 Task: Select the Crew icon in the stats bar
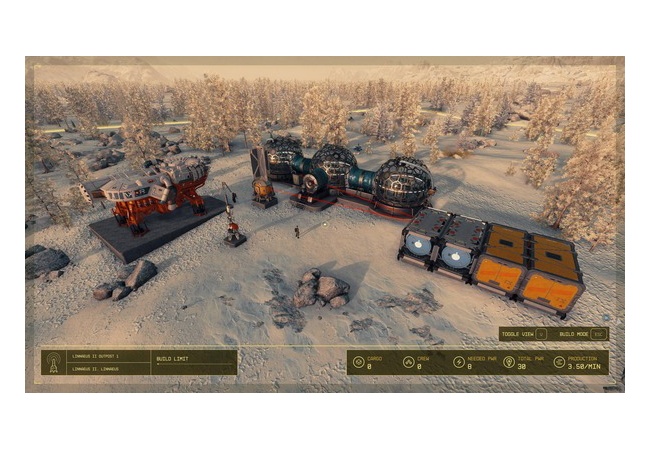[408, 362]
